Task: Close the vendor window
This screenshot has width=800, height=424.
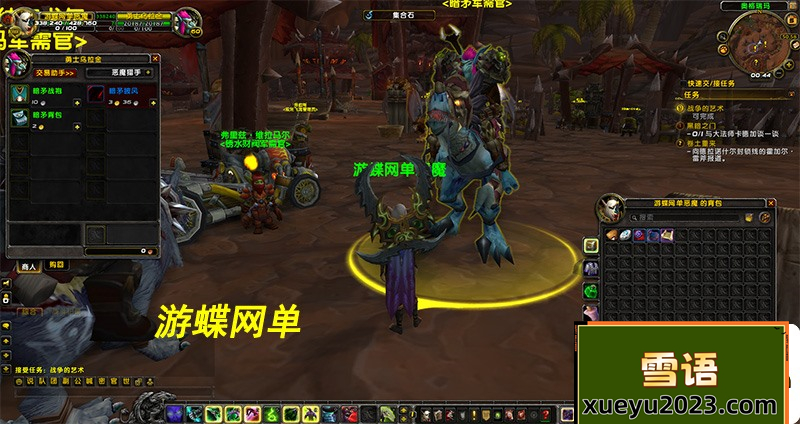Action: click(x=153, y=61)
